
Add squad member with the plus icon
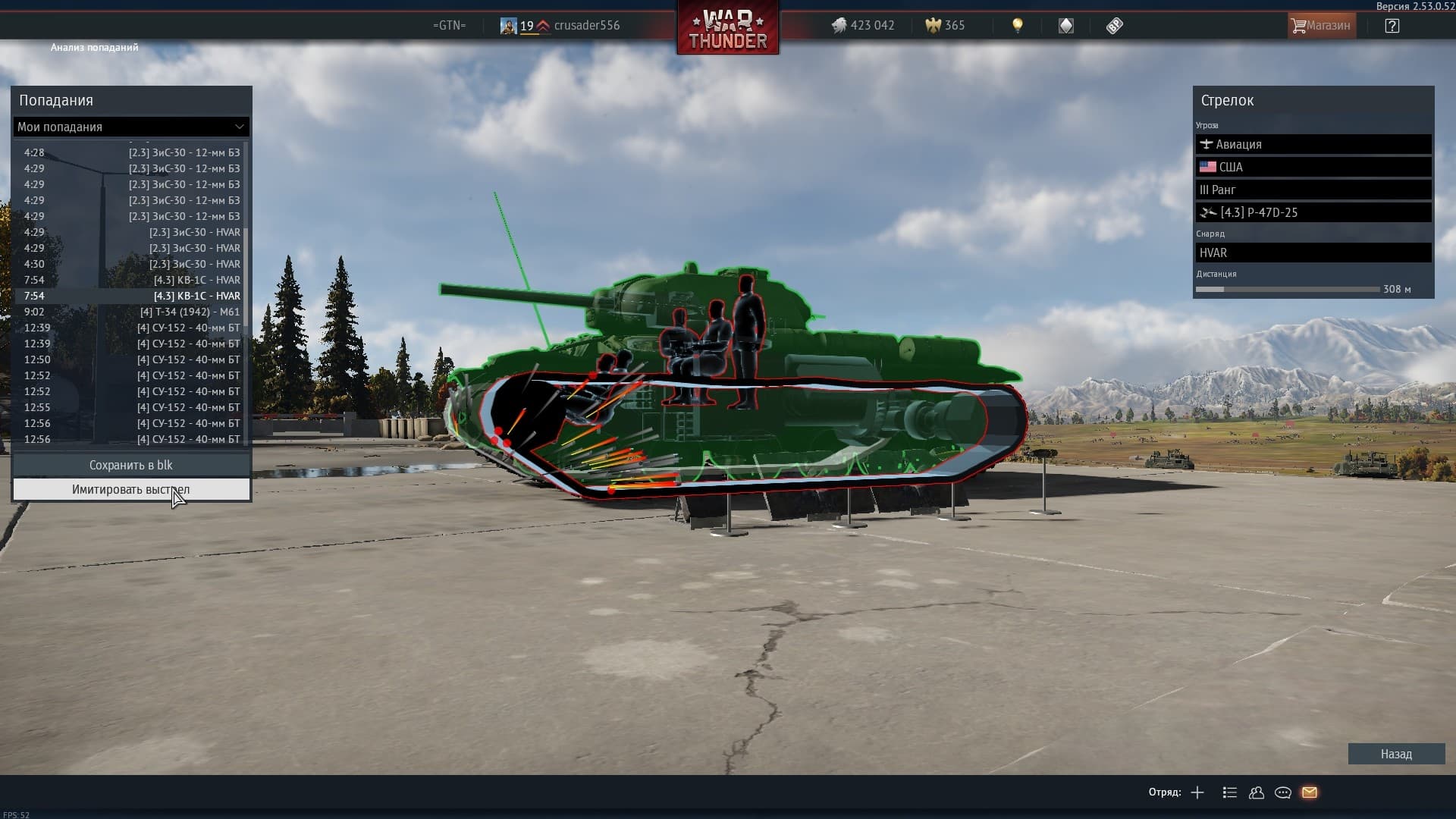tap(1197, 792)
